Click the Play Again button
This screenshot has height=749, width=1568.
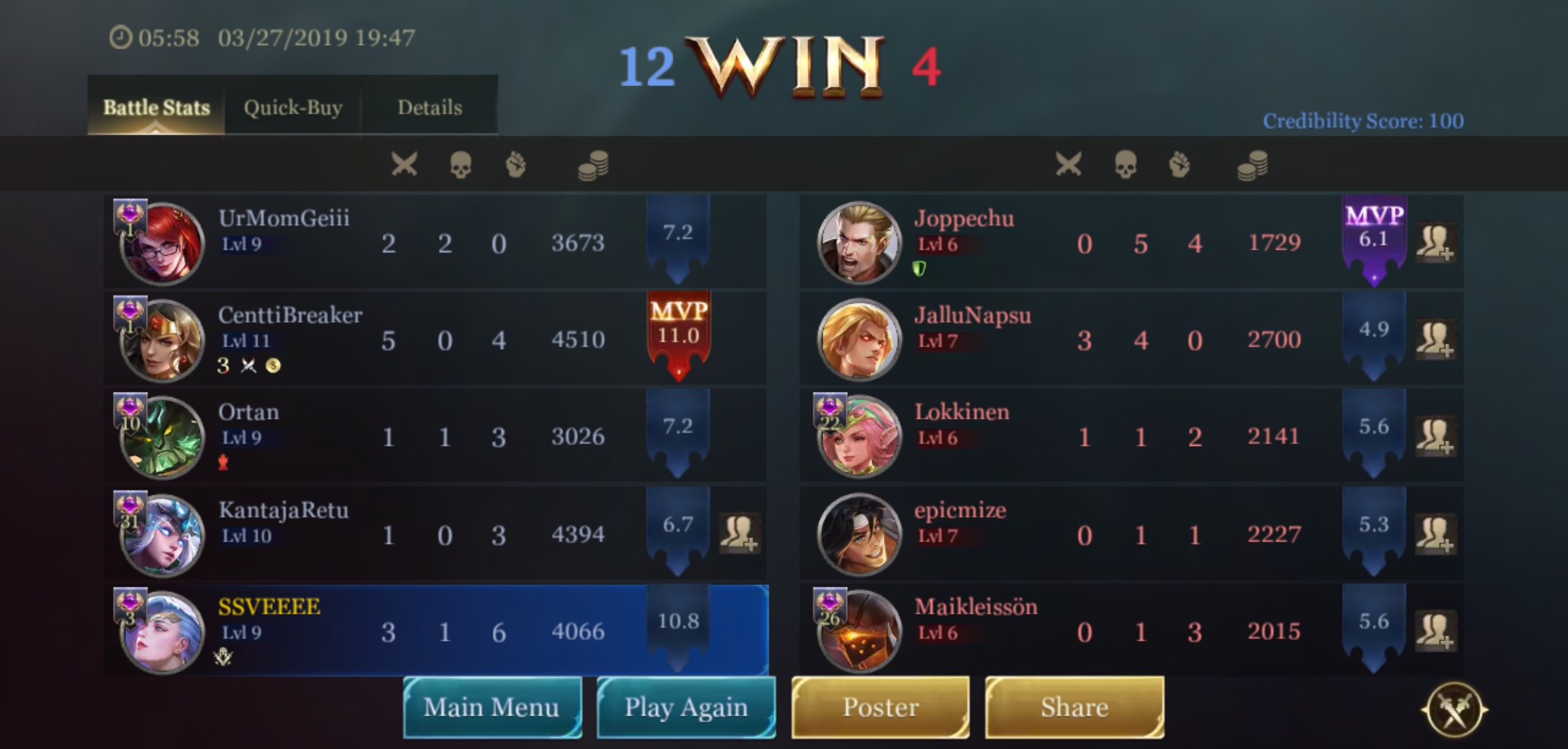(x=686, y=707)
